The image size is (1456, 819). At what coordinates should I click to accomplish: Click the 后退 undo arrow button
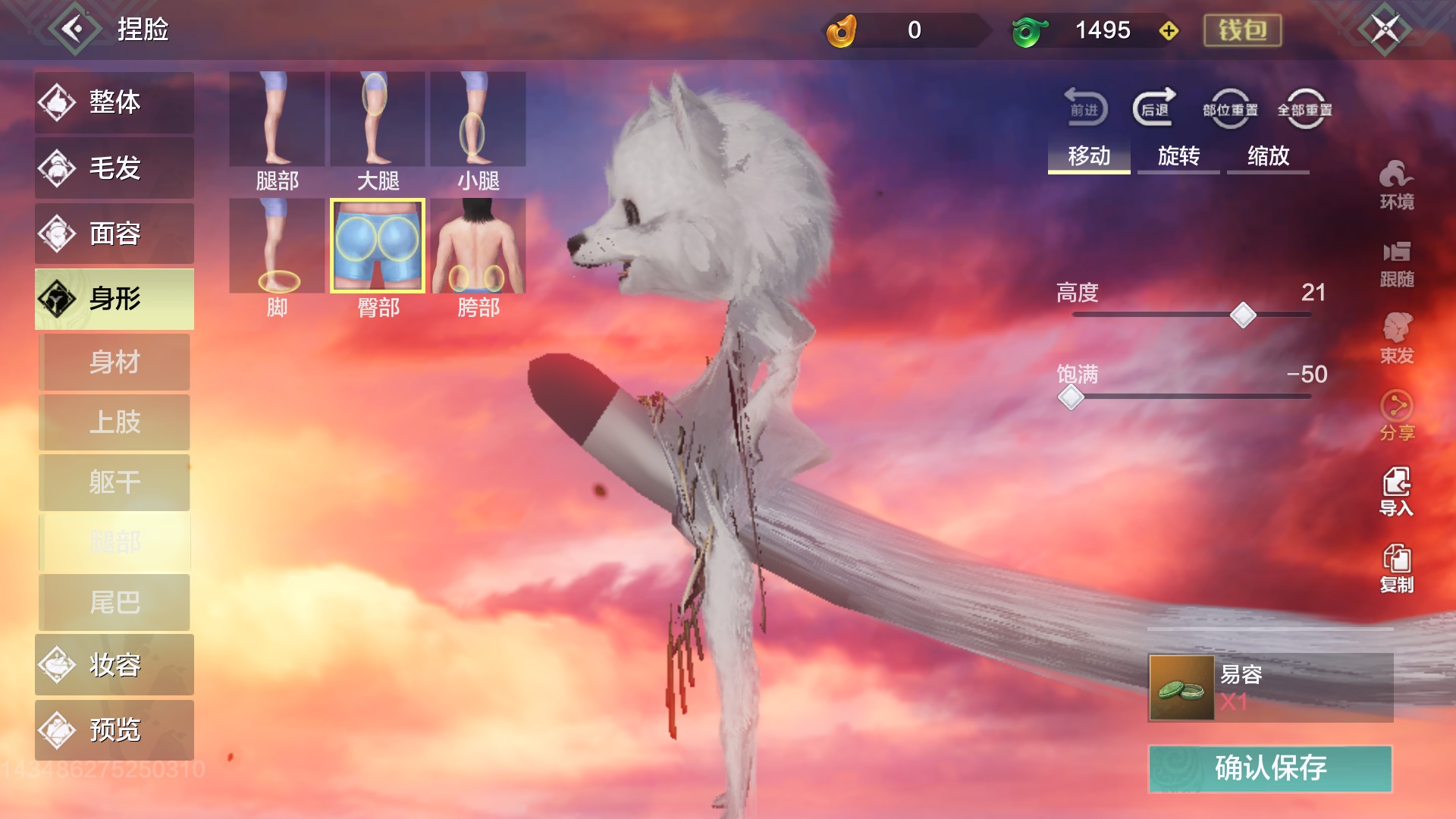(x=1154, y=108)
